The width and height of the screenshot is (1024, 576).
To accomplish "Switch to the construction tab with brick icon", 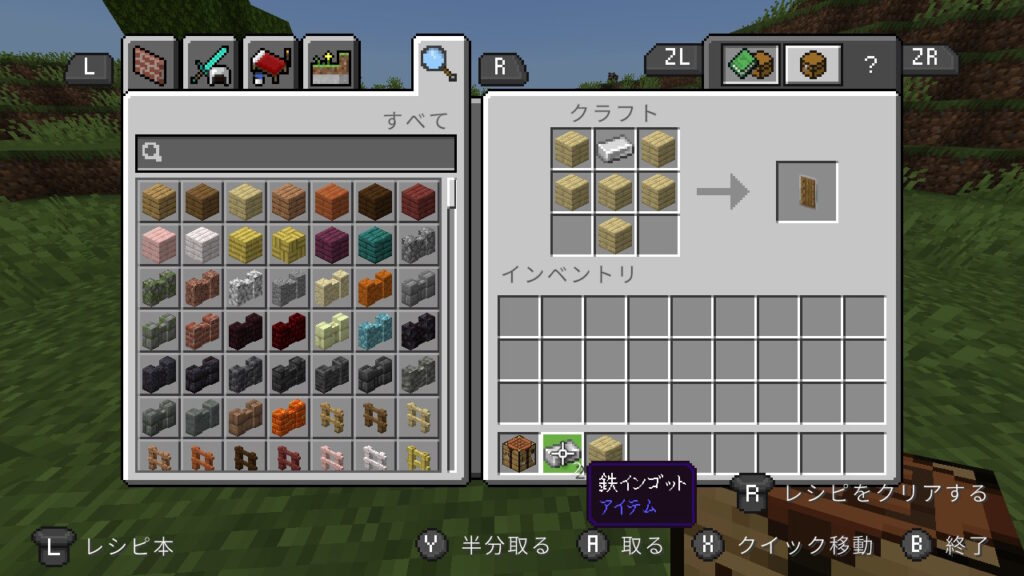I will (x=153, y=65).
